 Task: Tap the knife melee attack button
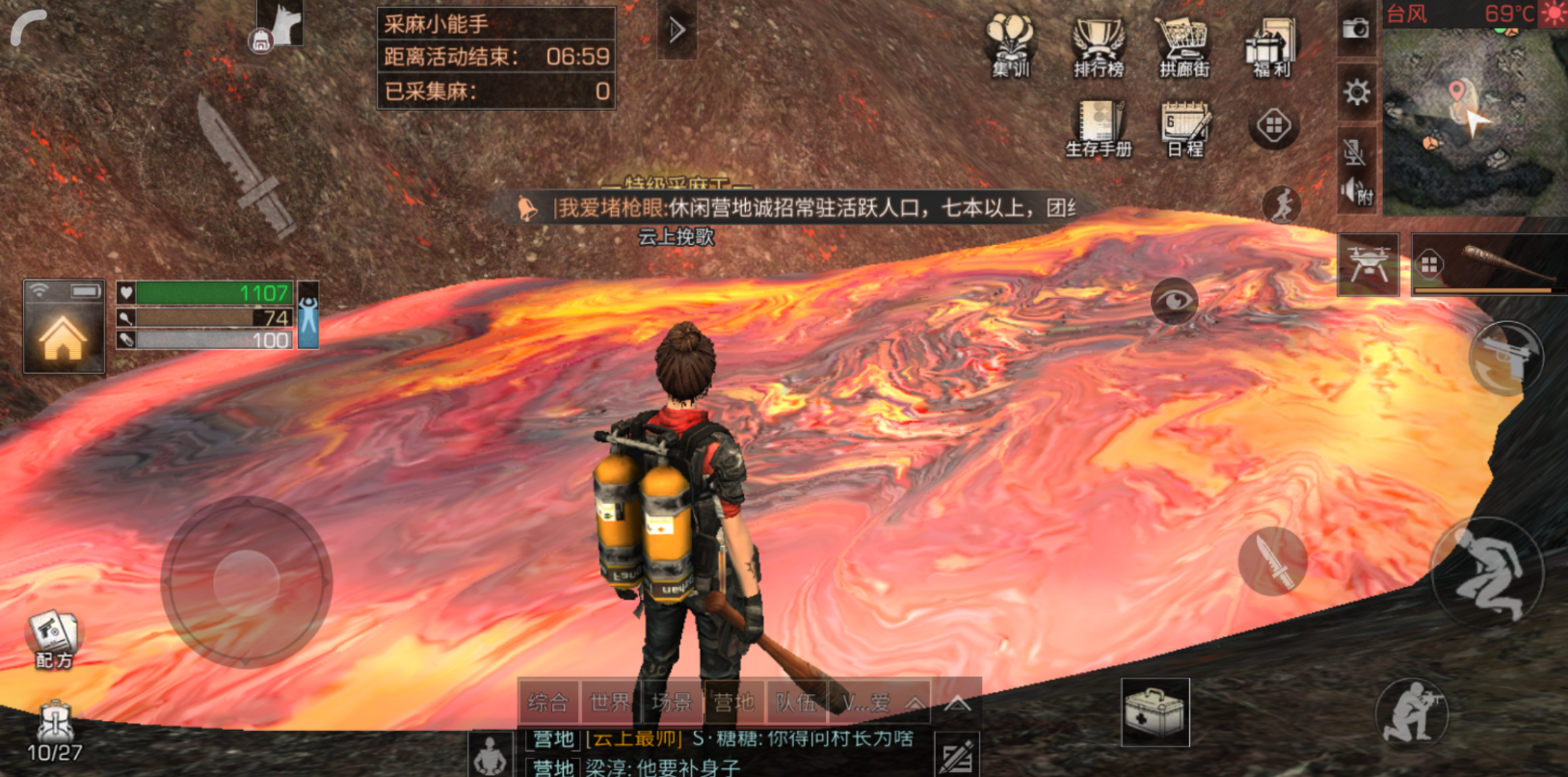[x=1272, y=561]
